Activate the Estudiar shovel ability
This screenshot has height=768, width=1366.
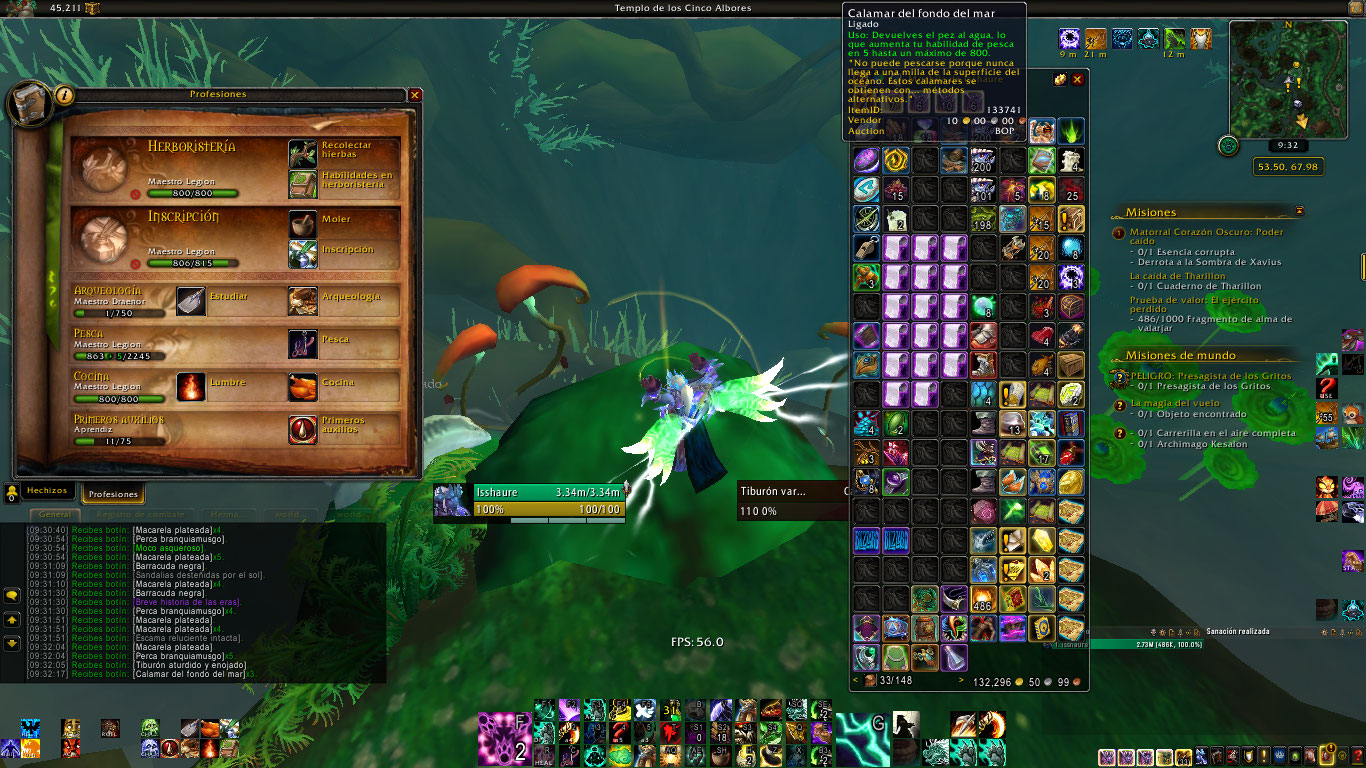tap(191, 301)
